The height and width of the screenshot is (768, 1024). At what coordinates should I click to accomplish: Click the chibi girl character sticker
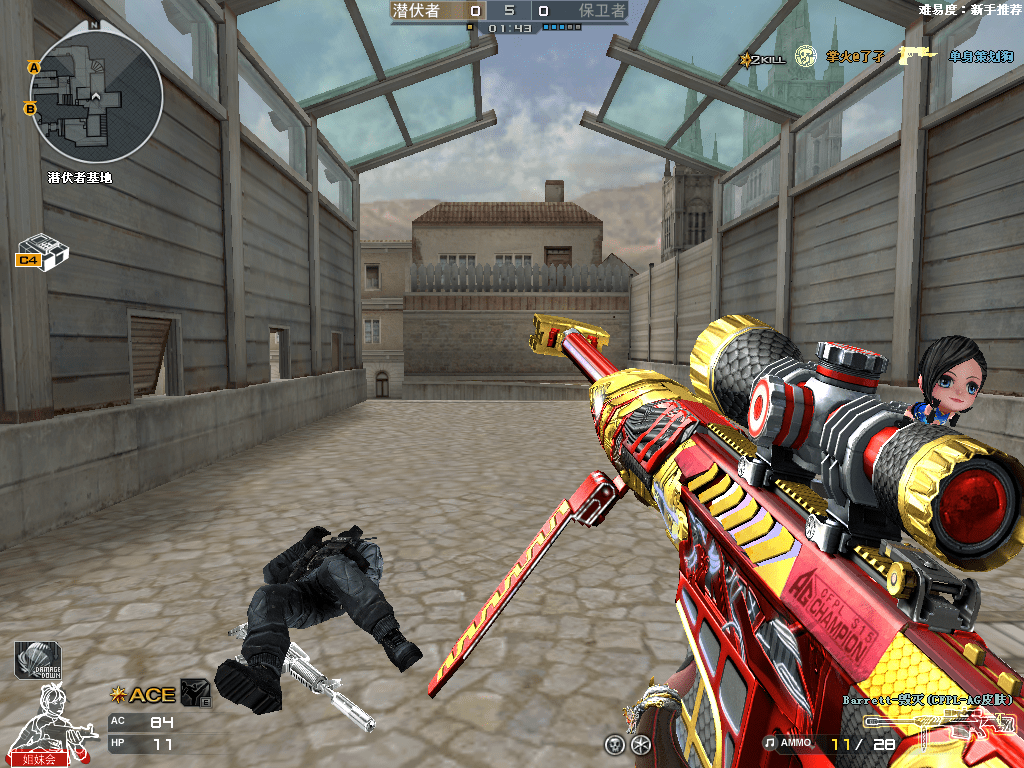coord(940,378)
